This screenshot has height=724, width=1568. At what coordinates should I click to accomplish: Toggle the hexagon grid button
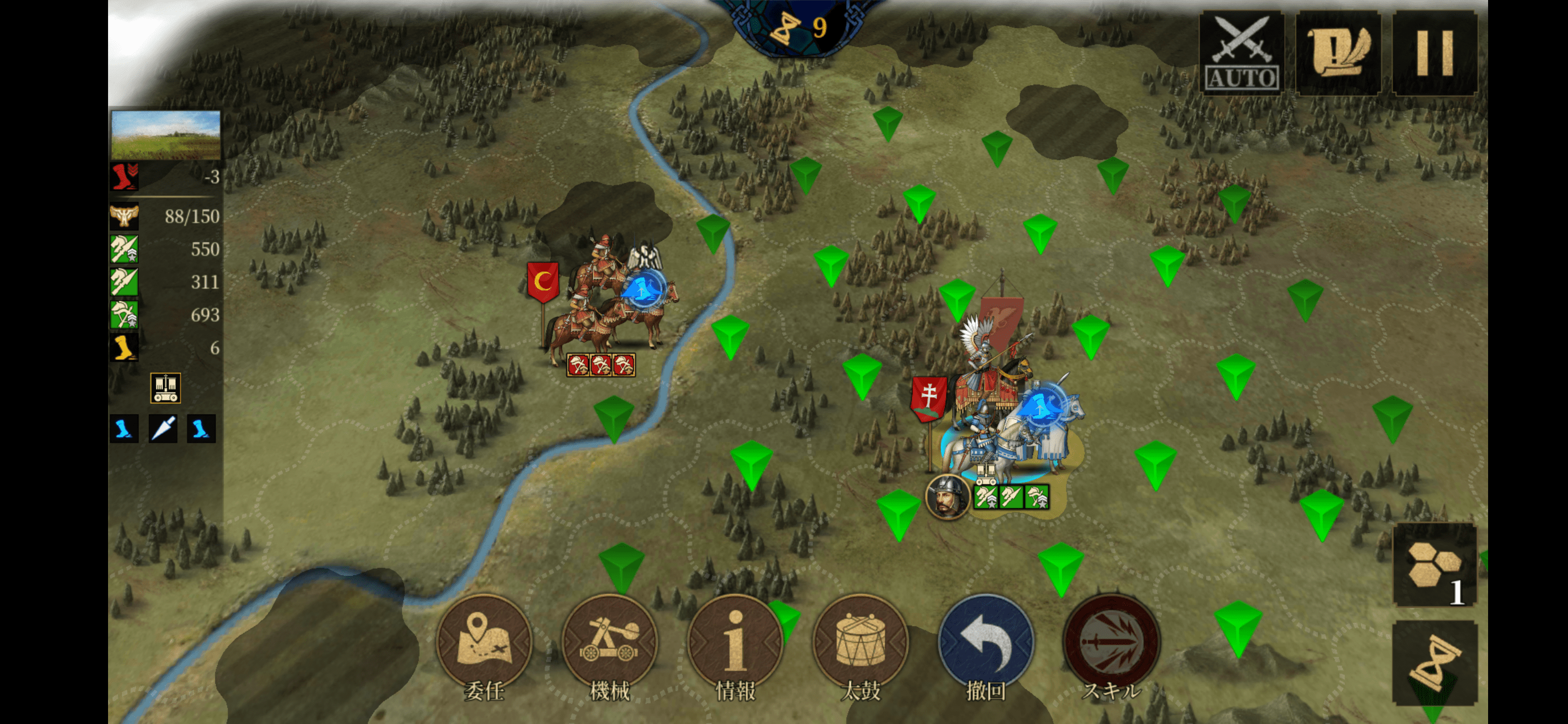[1434, 565]
